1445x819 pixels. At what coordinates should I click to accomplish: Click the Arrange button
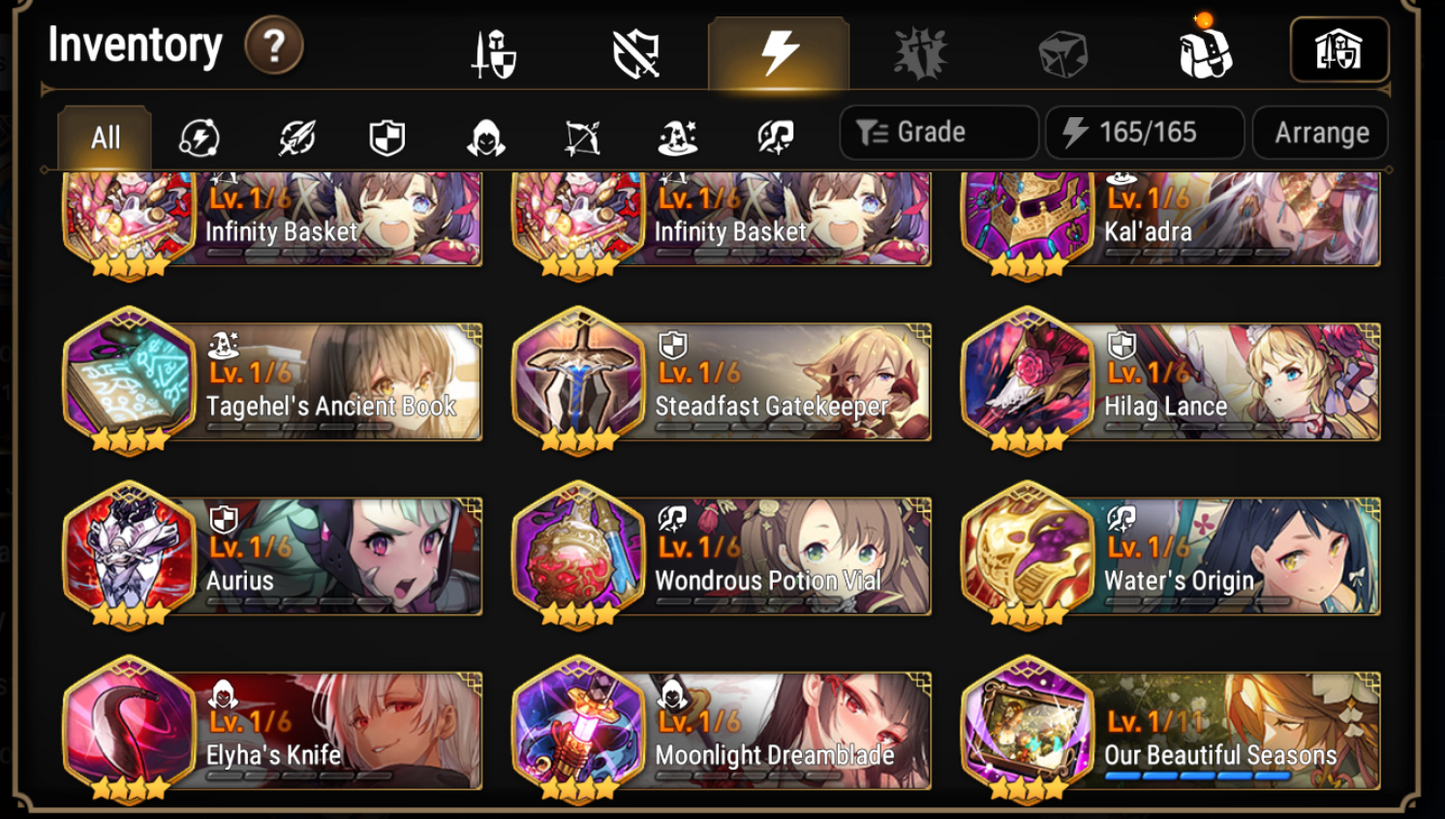click(1320, 131)
